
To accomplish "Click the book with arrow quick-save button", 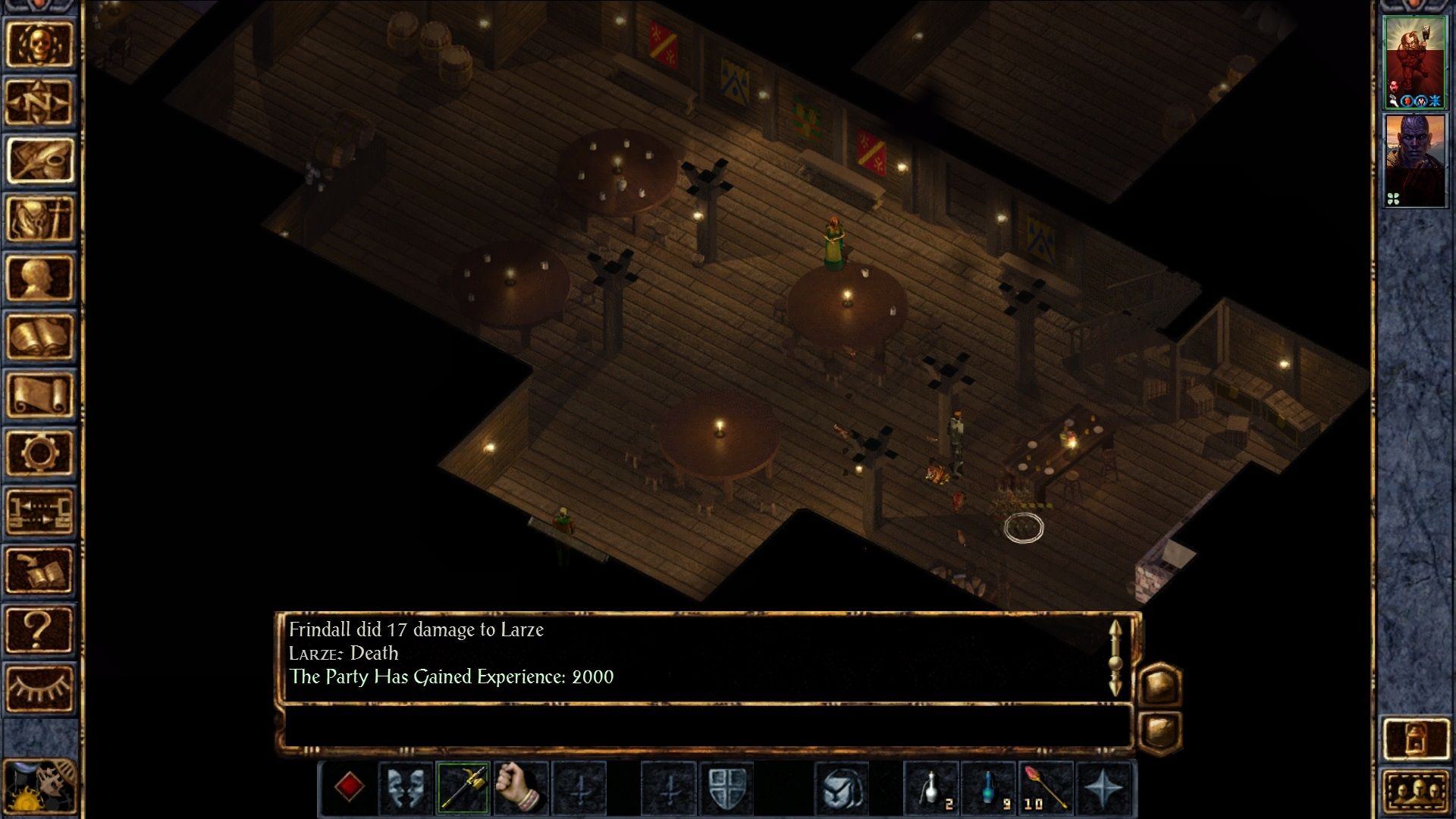I will click(39, 570).
